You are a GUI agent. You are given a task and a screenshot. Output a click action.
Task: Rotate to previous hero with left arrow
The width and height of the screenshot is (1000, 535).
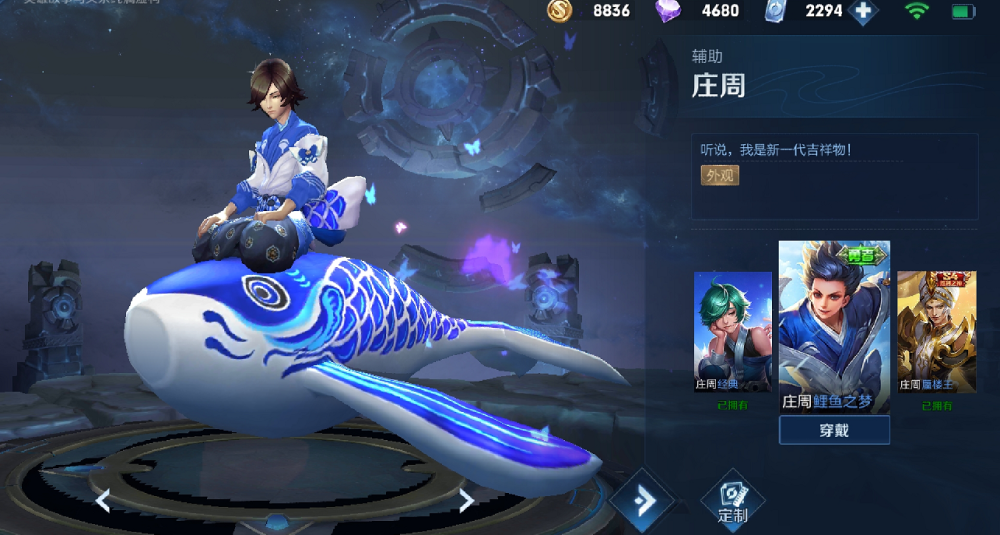(102, 500)
